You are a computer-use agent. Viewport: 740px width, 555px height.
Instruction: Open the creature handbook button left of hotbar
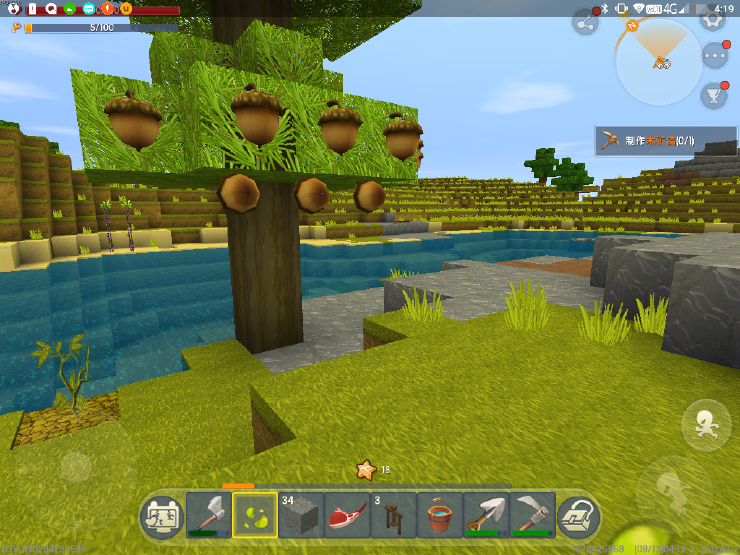click(161, 516)
